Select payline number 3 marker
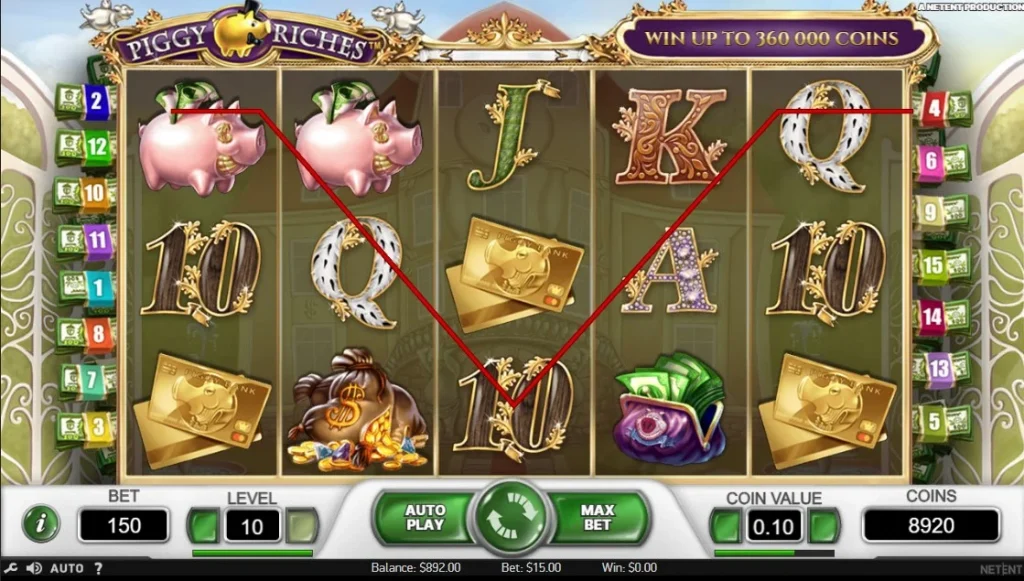Viewport: 1024px width, 581px height. click(x=98, y=427)
